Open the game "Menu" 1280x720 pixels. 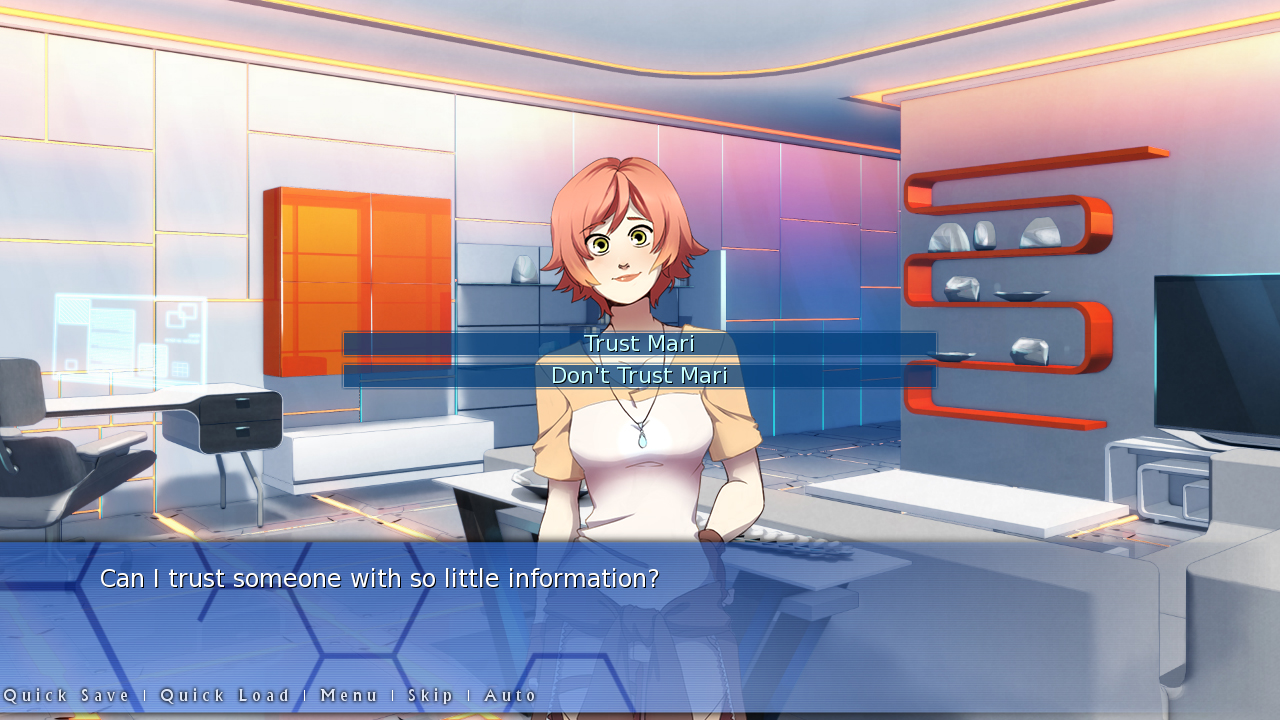[x=348, y=695]
